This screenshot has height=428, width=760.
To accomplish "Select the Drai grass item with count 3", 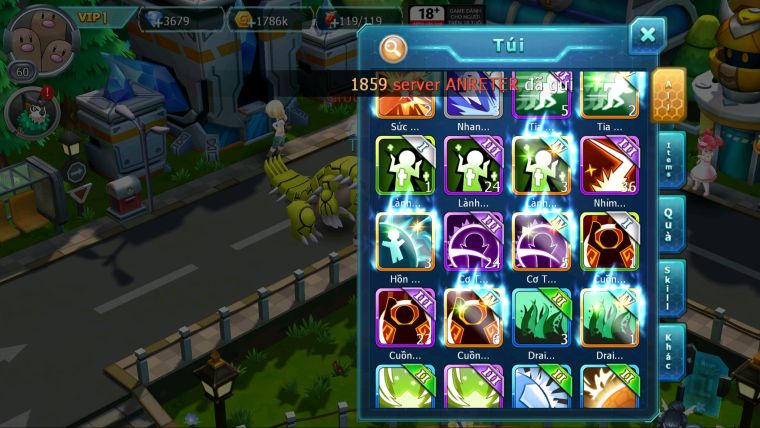I will tap(541, 316).
